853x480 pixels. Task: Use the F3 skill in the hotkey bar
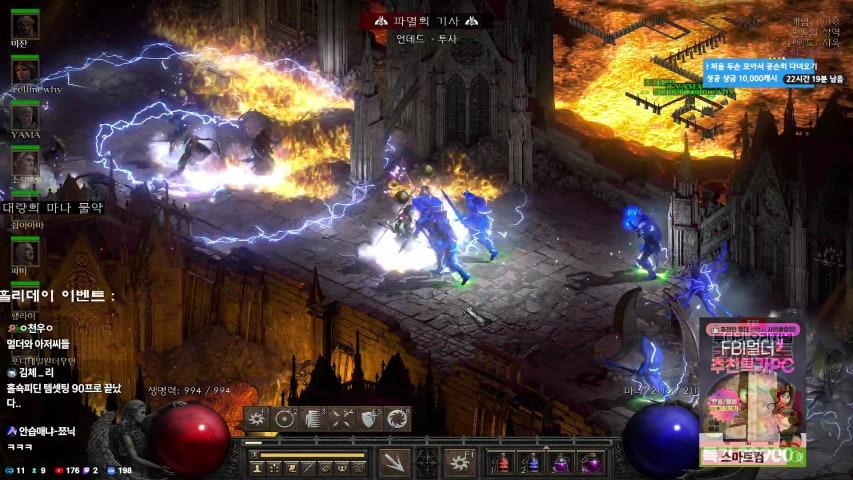pyautogui.click(x=314, y=419)
